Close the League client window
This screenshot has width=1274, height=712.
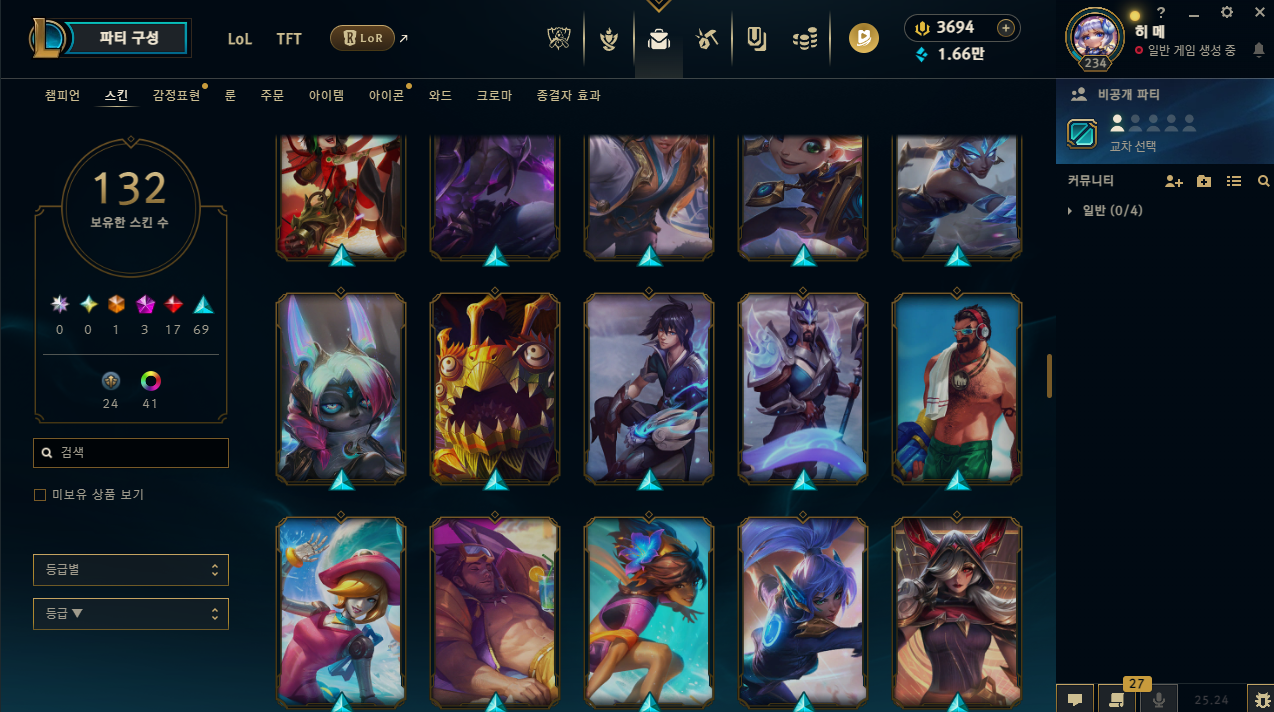click(1259, 12)
